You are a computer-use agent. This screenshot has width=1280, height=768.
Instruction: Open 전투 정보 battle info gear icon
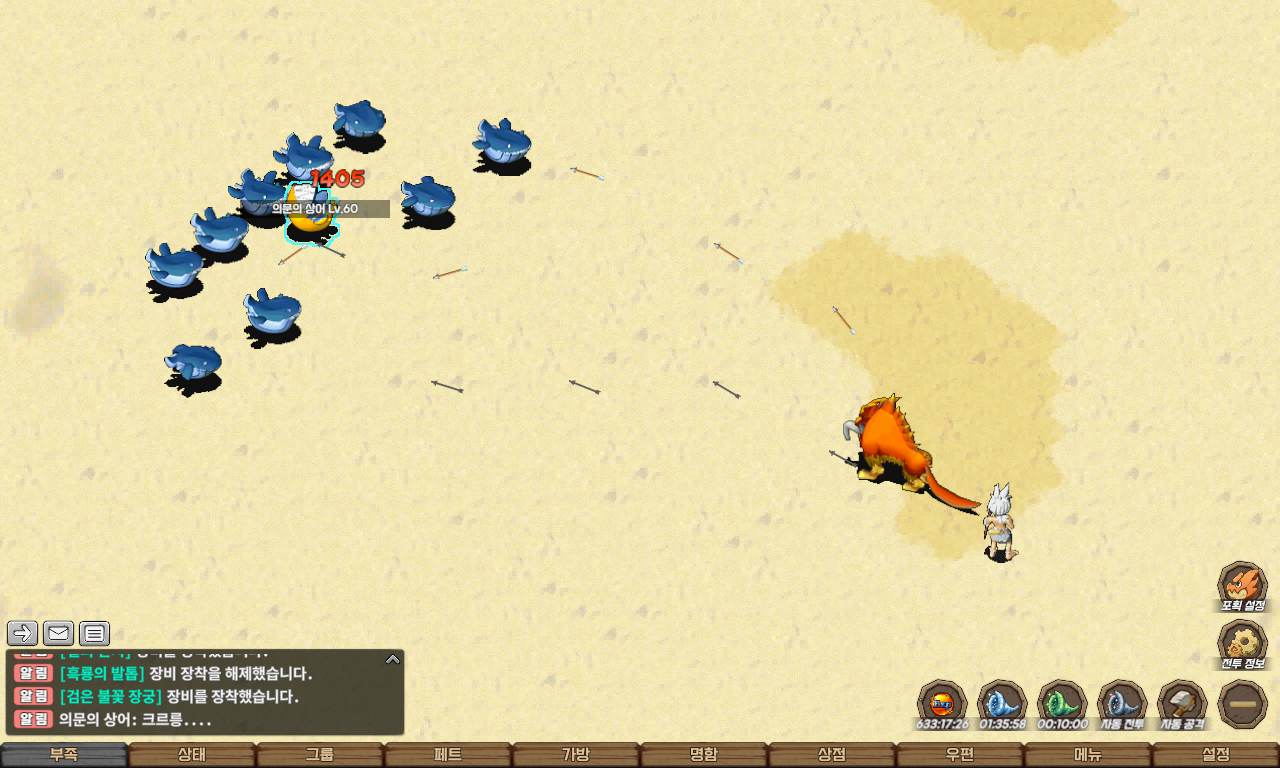(1242, 644)
